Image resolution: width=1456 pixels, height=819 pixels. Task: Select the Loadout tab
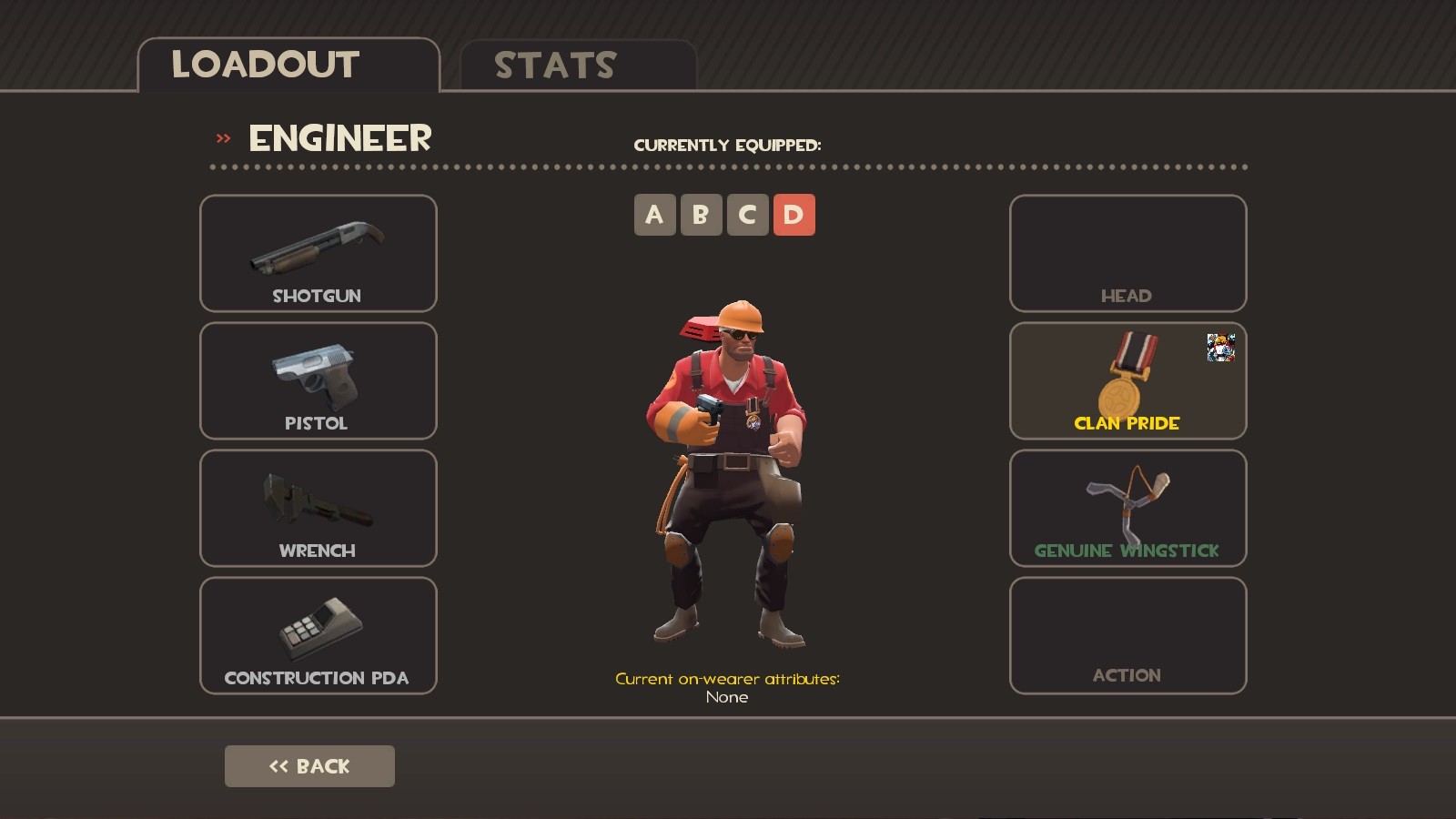pos(266,64)
